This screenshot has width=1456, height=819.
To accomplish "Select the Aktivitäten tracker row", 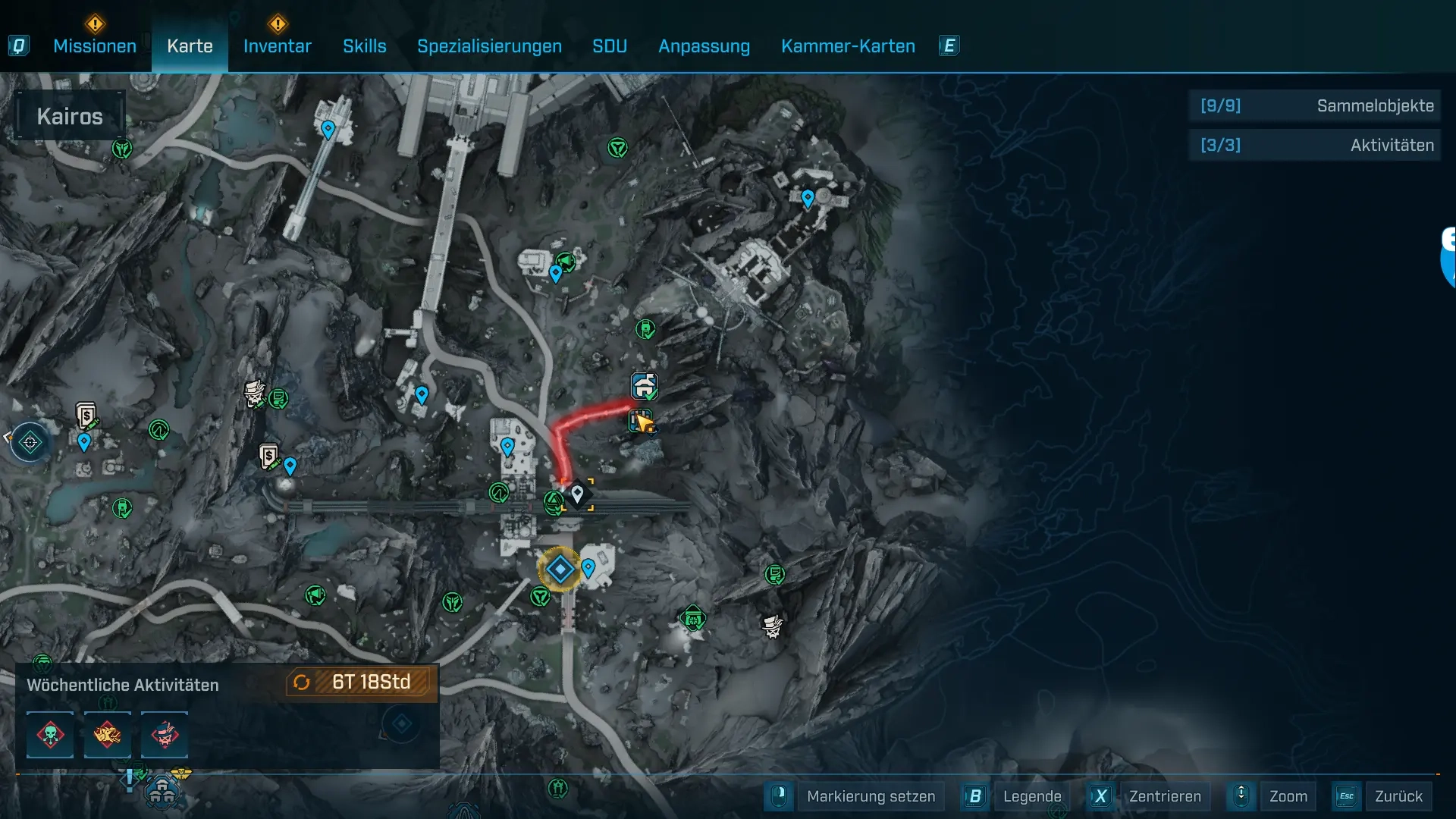I will point(1315,145).
